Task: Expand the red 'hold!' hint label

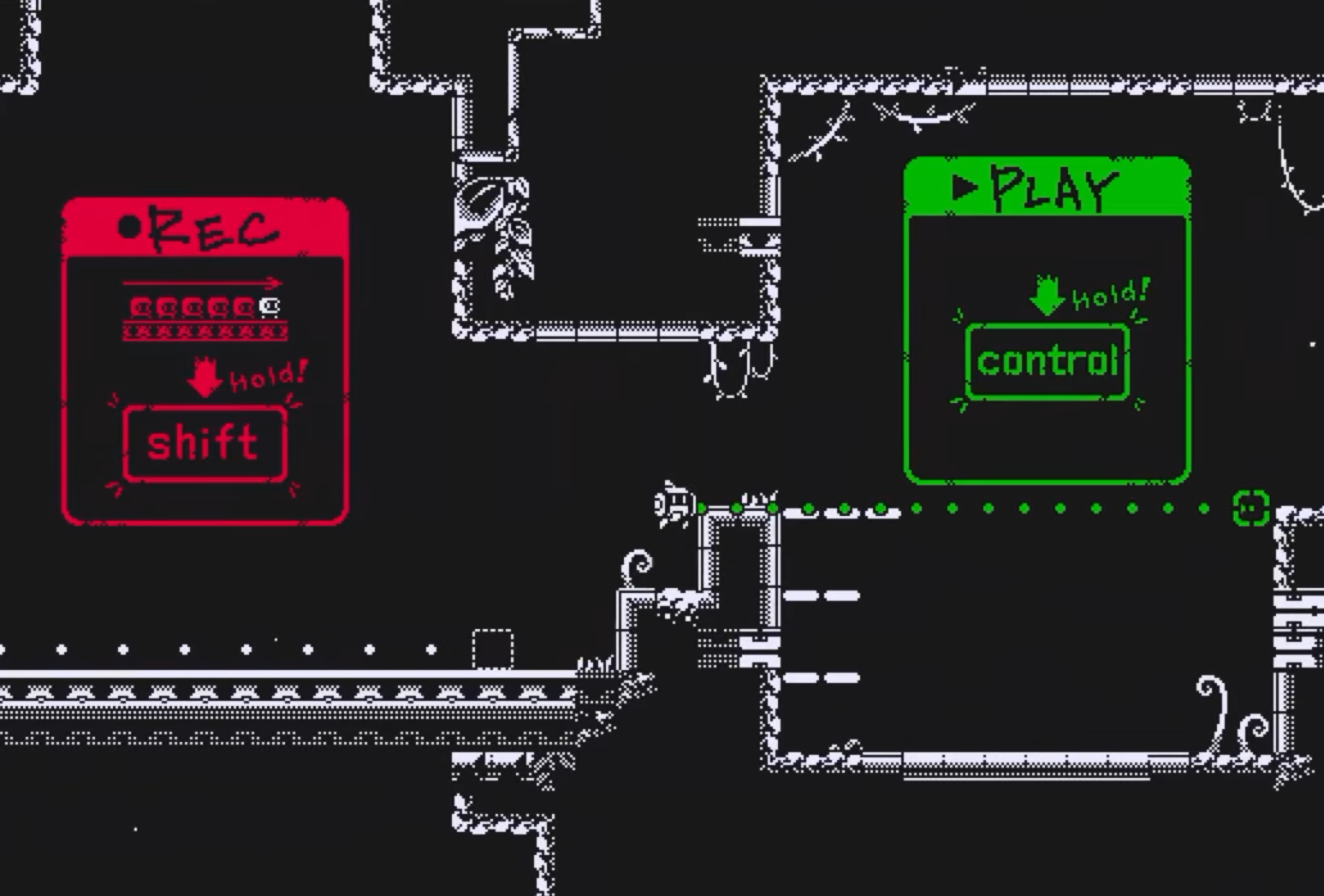Action: click(268, 375)
